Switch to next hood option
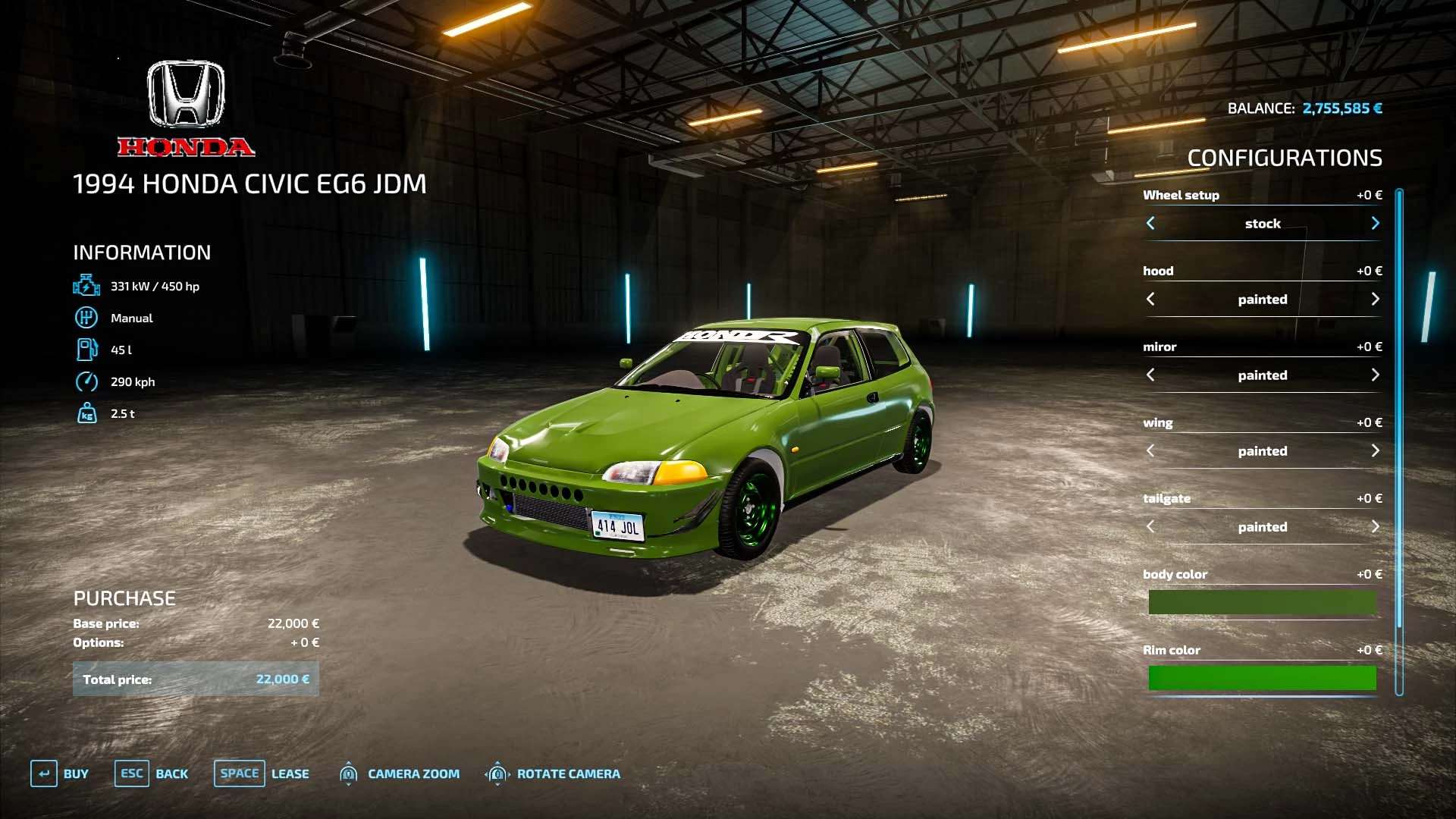This screenshot has height=819, width=1456. (1375, 300)
